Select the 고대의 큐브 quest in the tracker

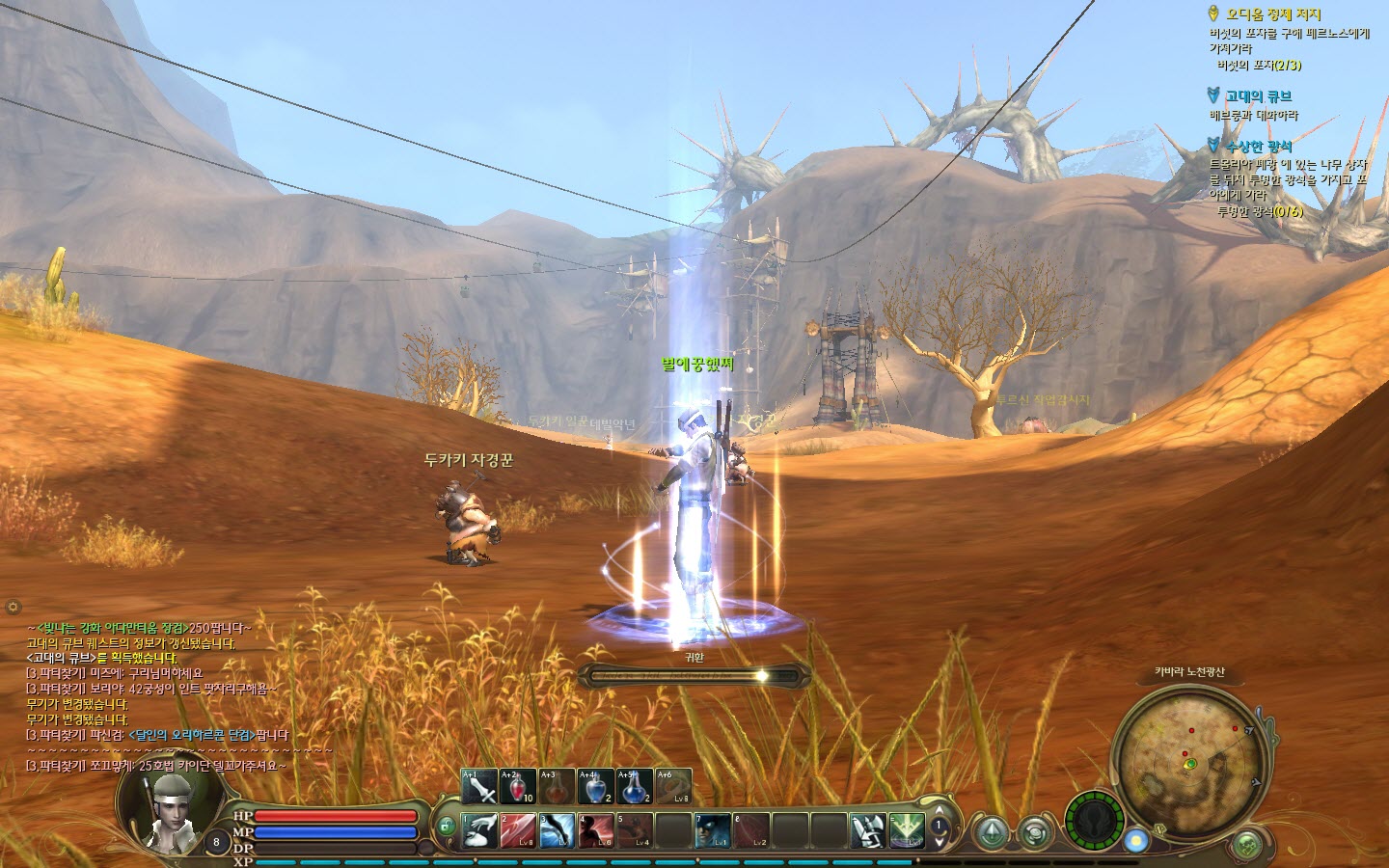tap(1258, 96)
